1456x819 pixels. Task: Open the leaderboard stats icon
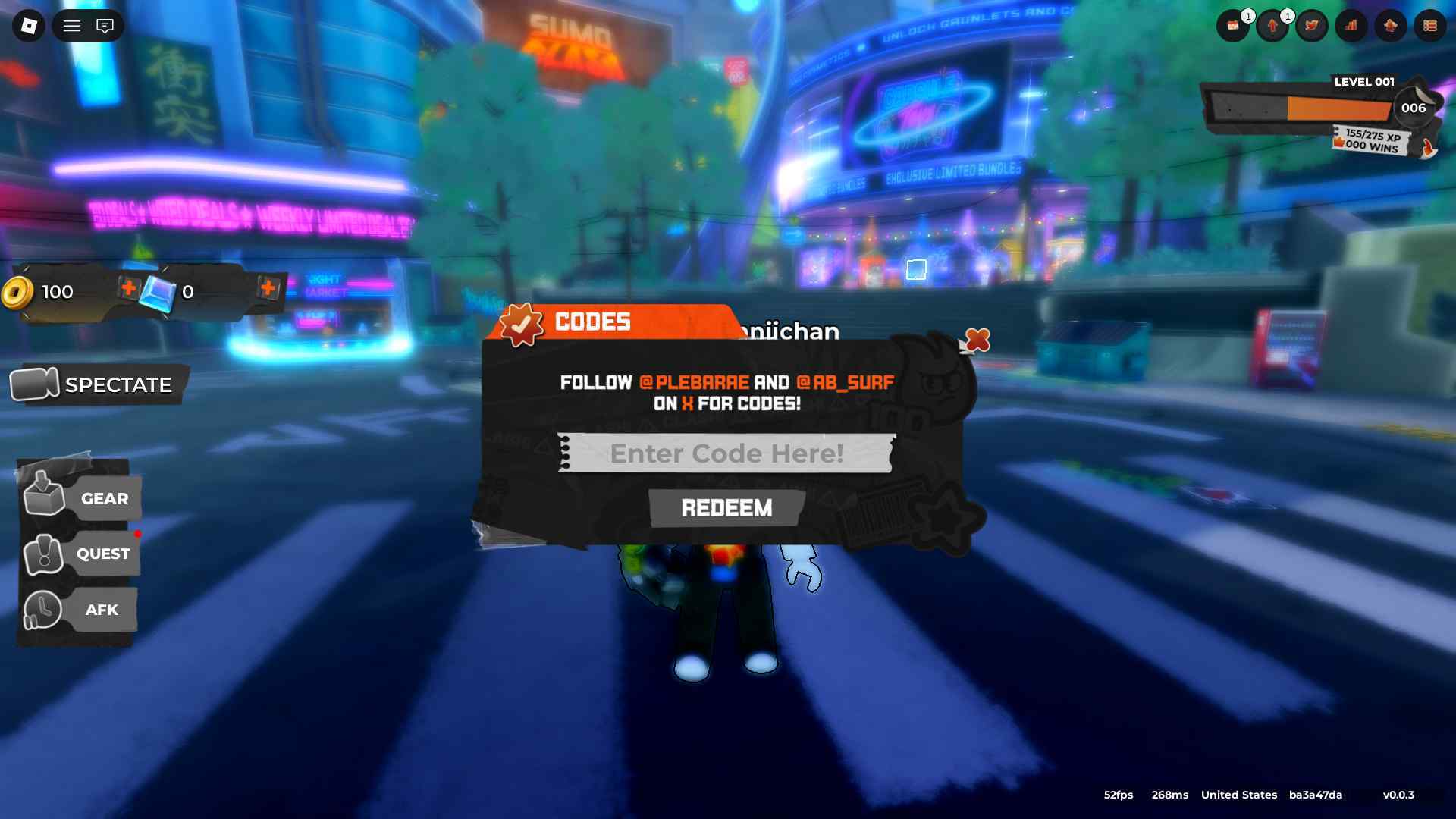tap(1351, 26)
